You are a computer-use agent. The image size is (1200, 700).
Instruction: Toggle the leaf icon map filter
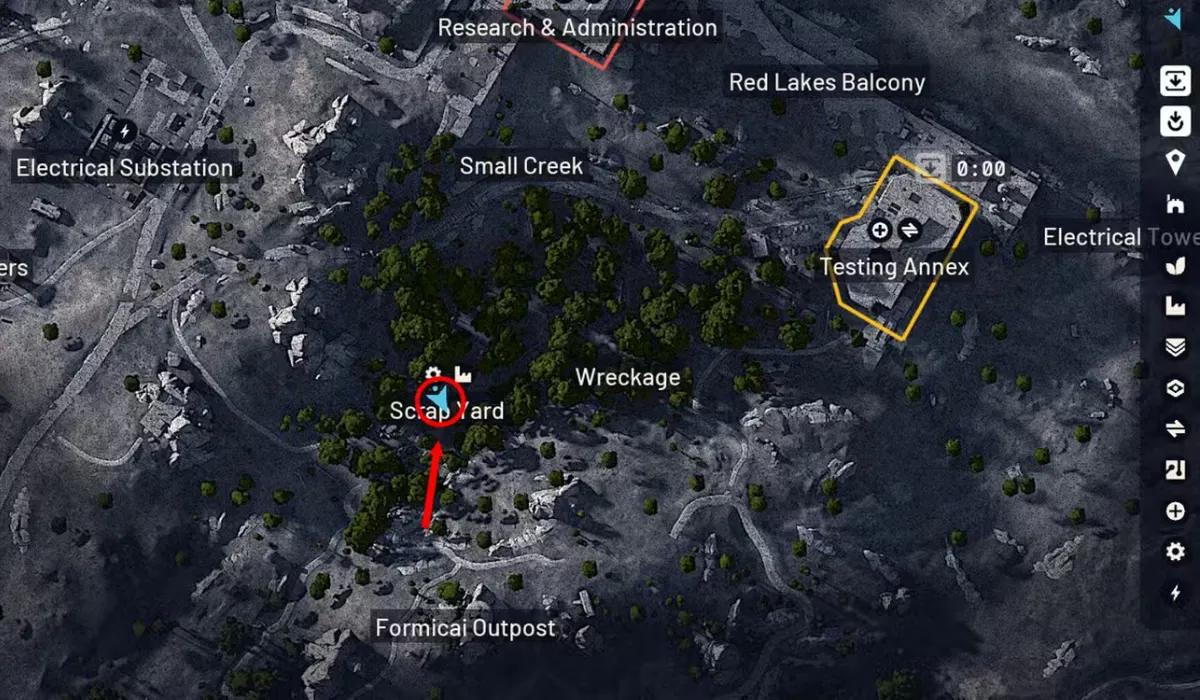[1174, 267]
